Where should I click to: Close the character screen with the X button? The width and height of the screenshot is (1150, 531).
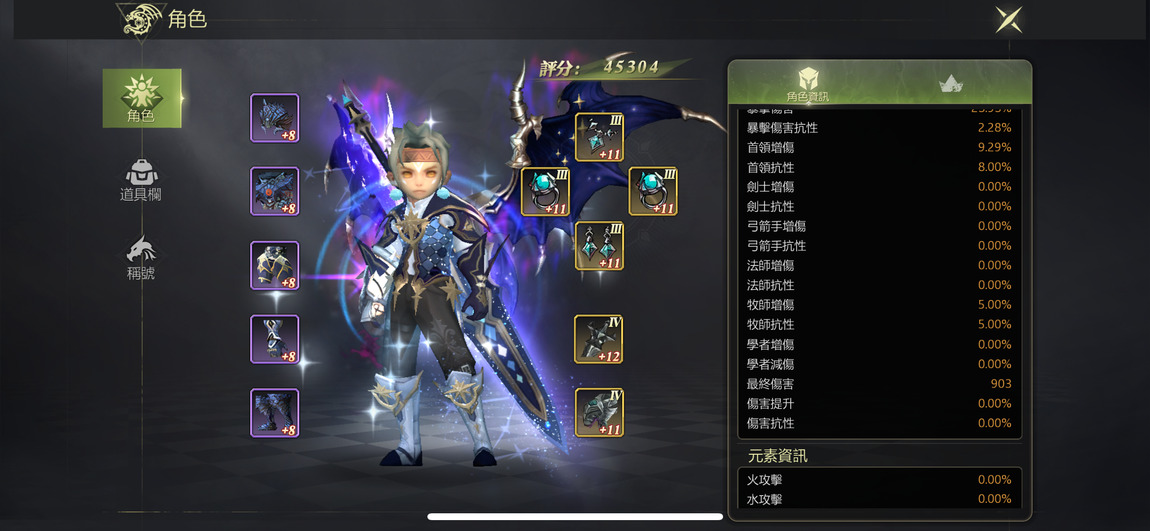click(x=1008, y=20)
